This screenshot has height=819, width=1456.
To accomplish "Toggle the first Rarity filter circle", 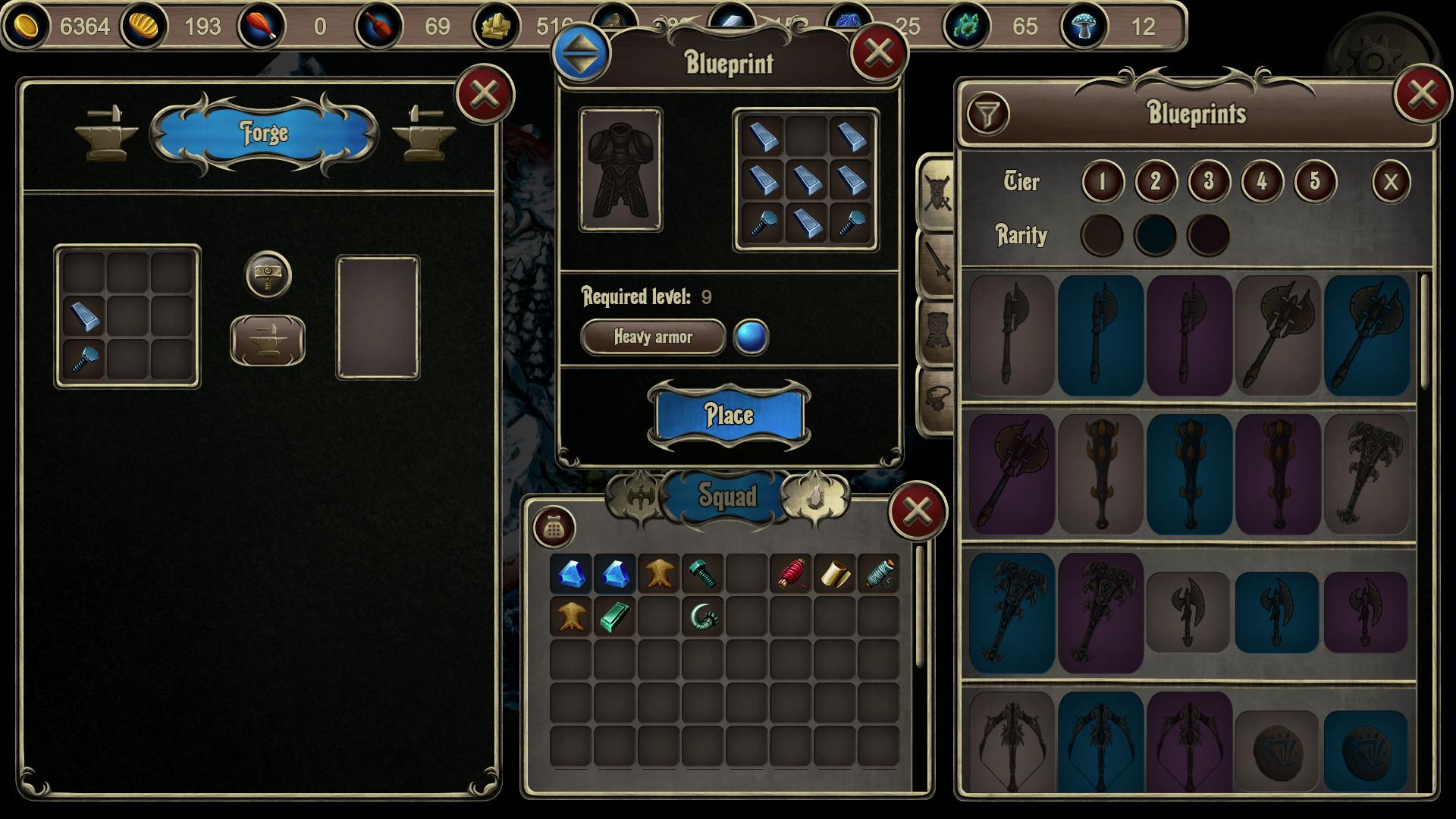I will tap(1101, 234).
